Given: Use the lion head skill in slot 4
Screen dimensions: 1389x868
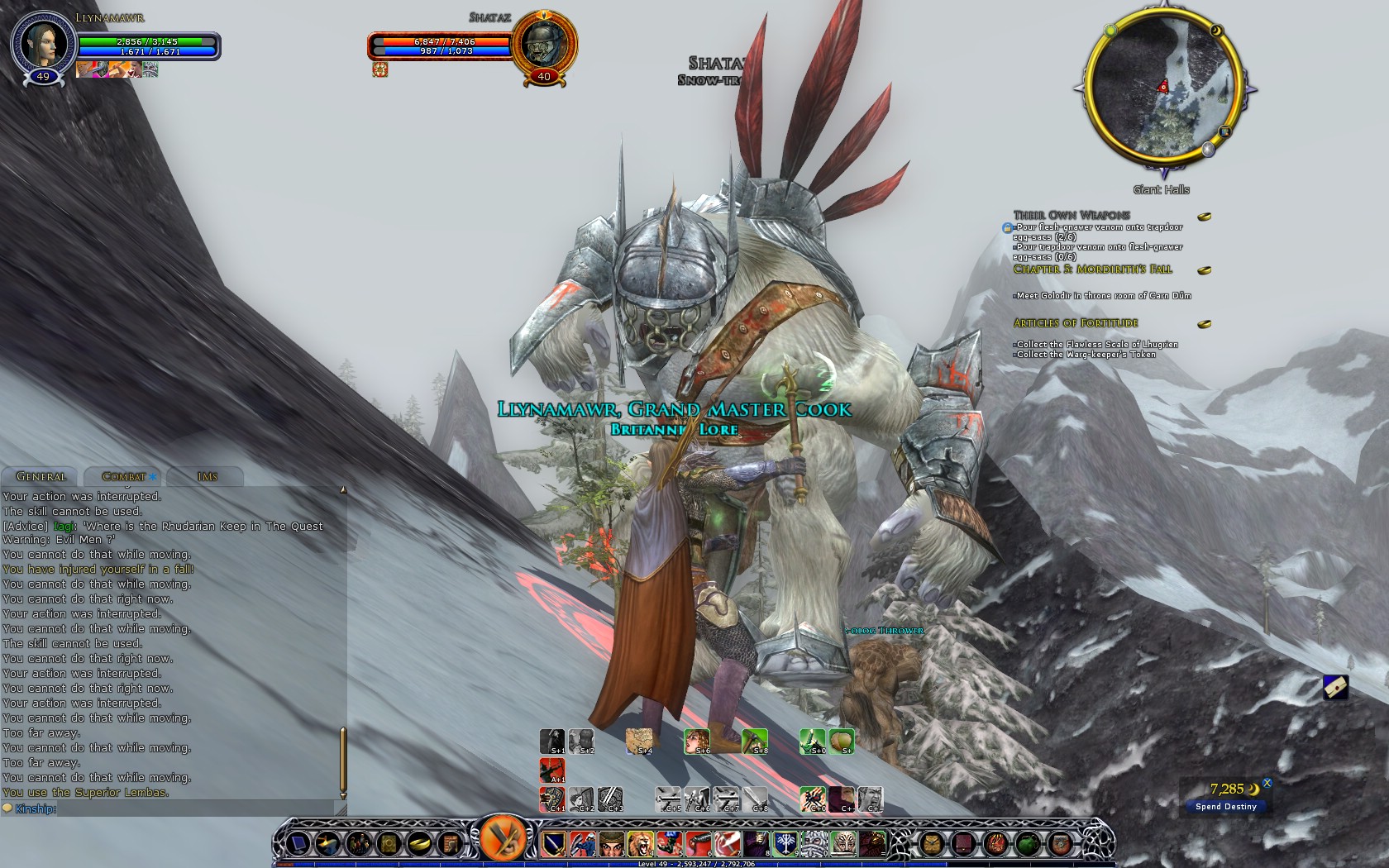Looking at the screenshot, I should [639, 843].
